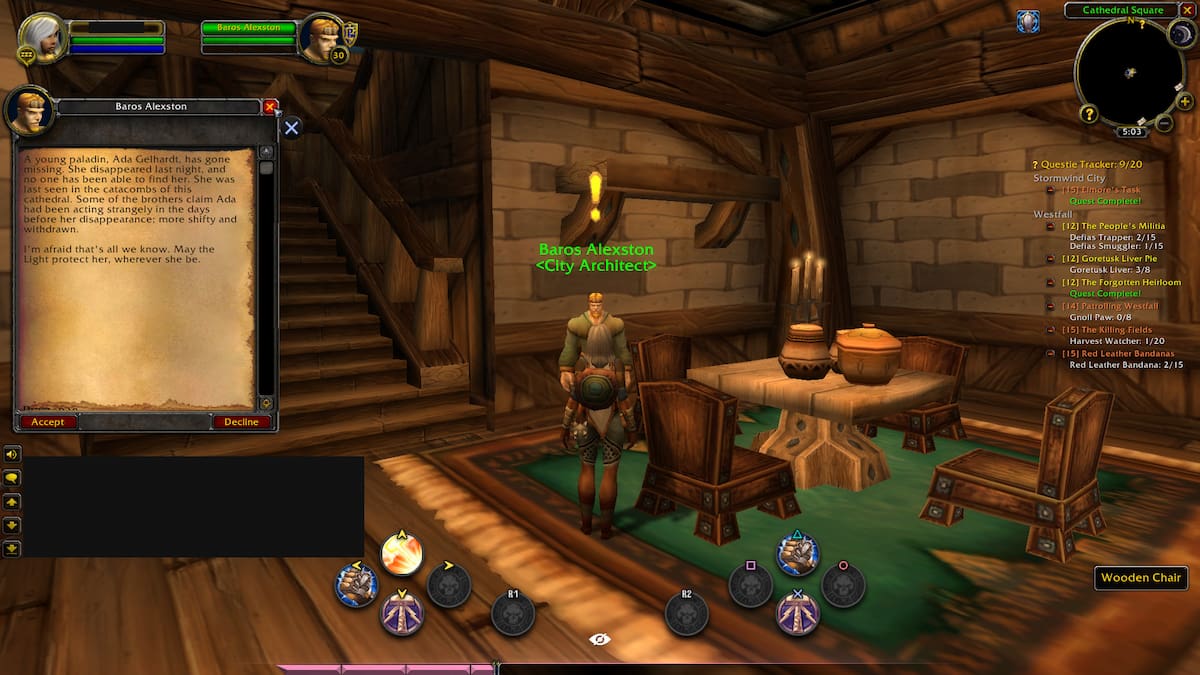This screenshot has width=1200, height=675.
Task: Click the blue shield buff icon
Action: (x=1028, y=21)
